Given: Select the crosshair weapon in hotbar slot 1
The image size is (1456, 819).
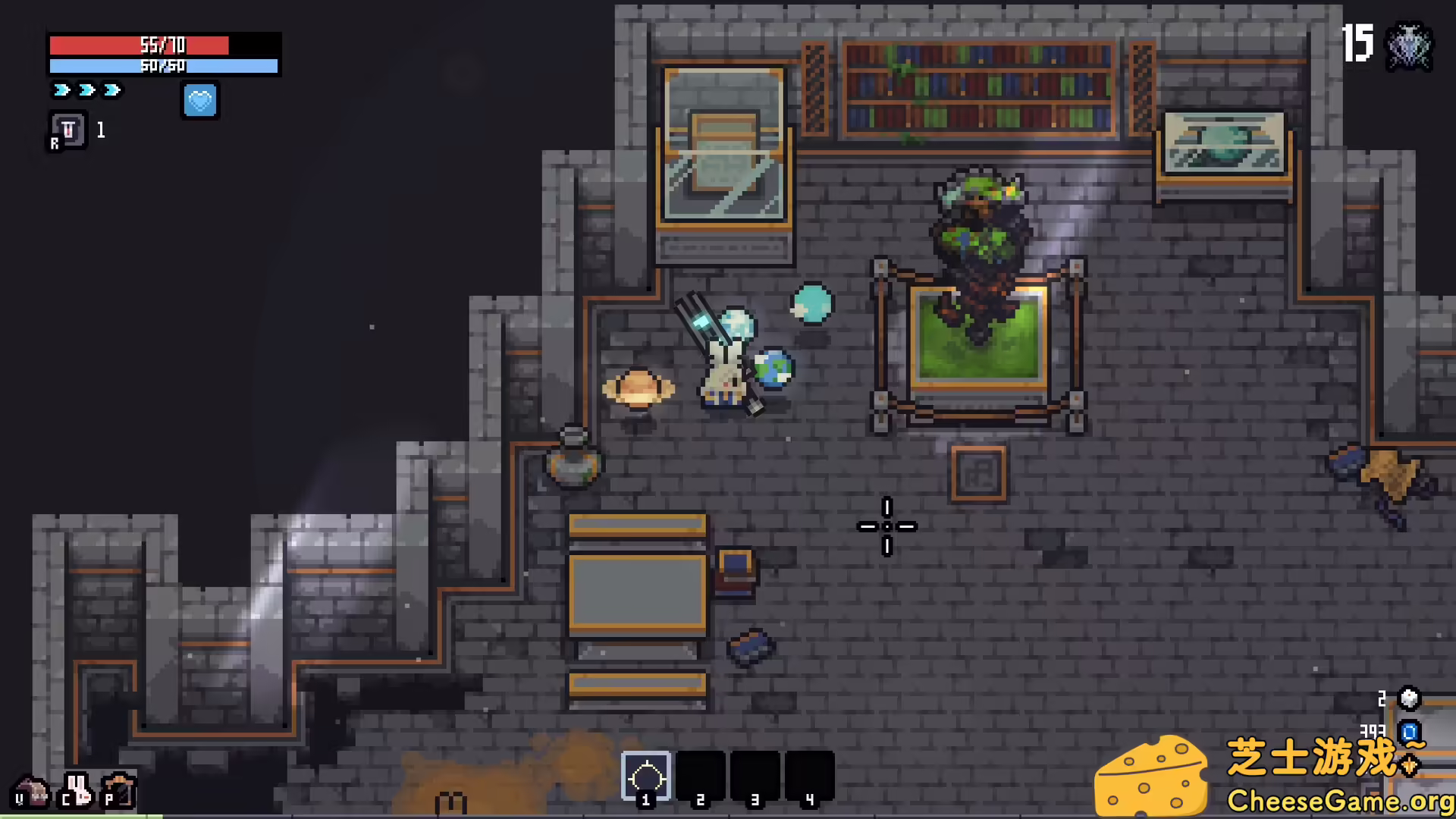Looking at the screenshot, I should [x=646, y=776].
